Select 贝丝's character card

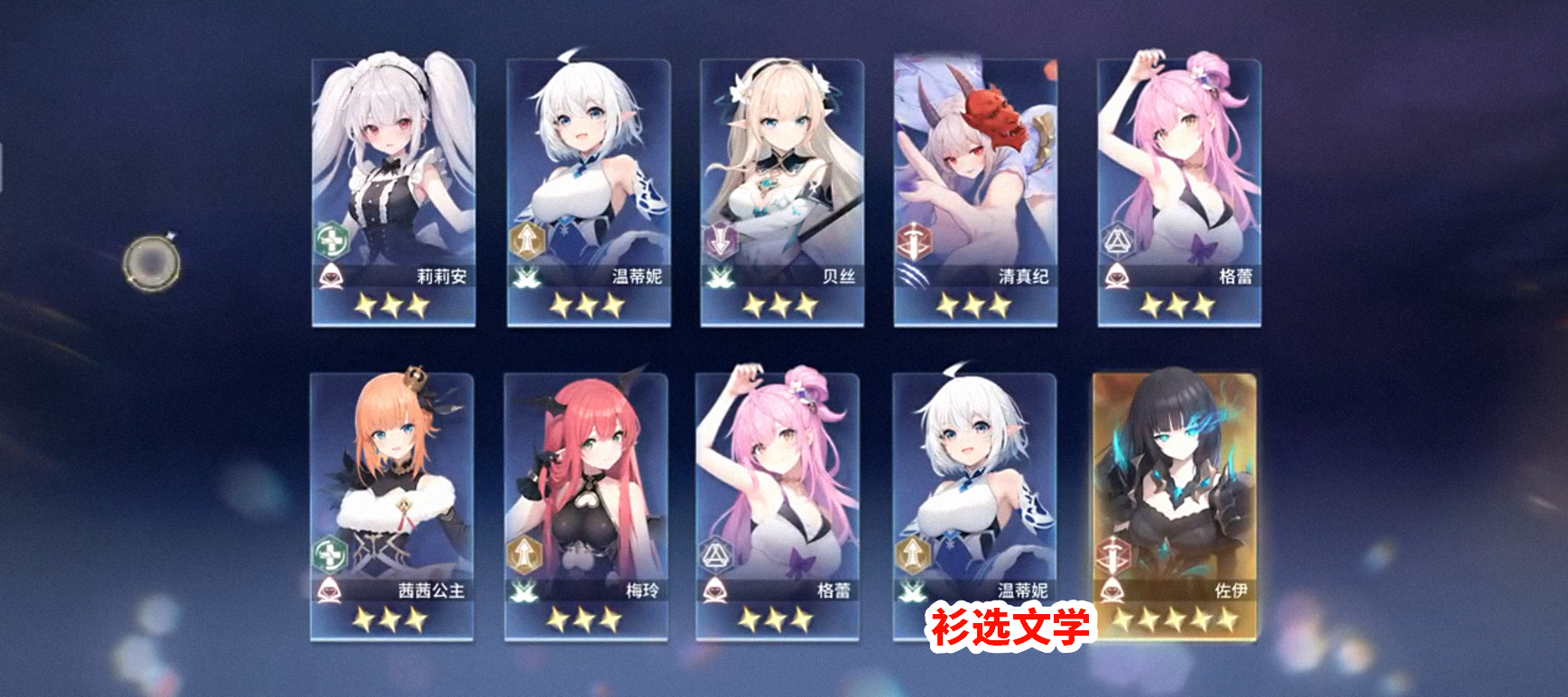(x=780, y=189)
